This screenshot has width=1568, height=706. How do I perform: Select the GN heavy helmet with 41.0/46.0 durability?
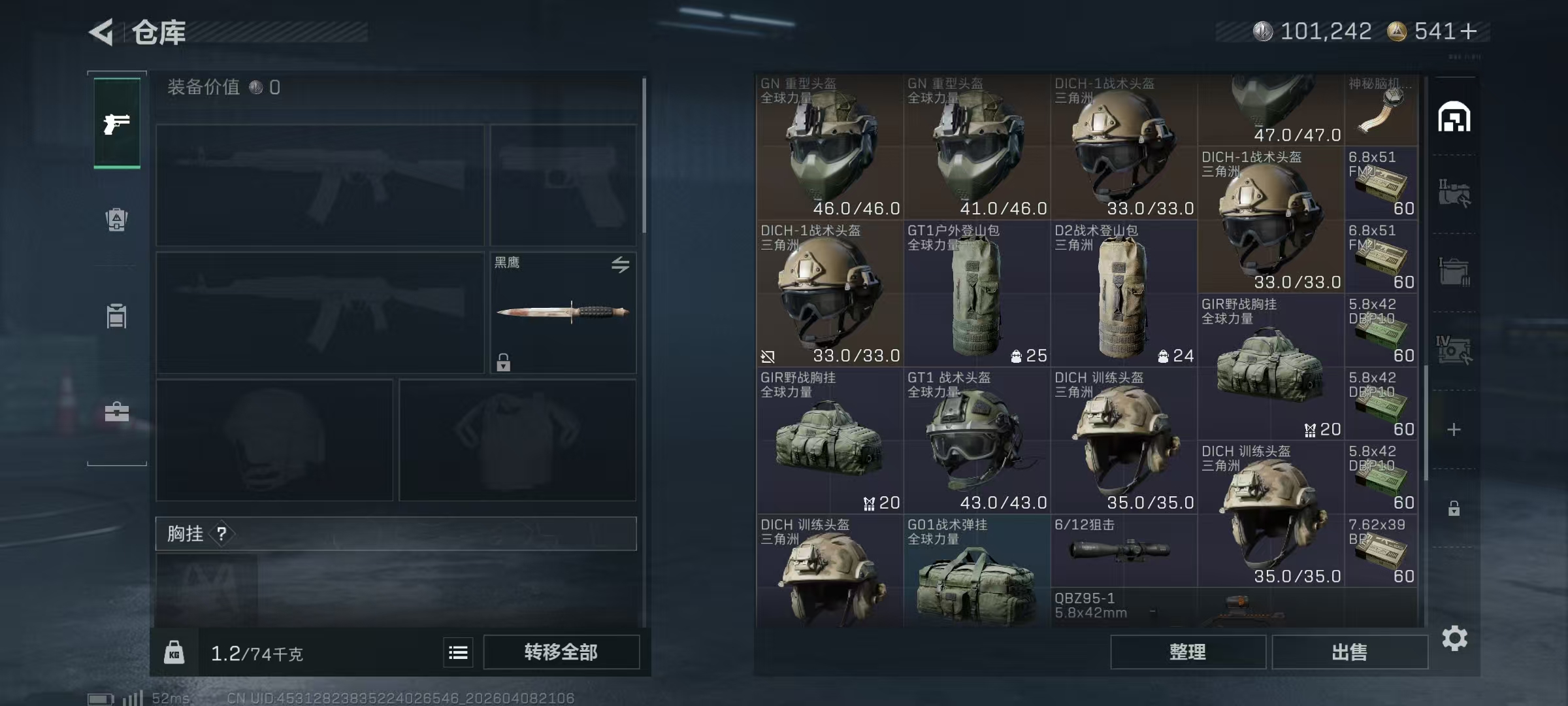pos(977,147)
